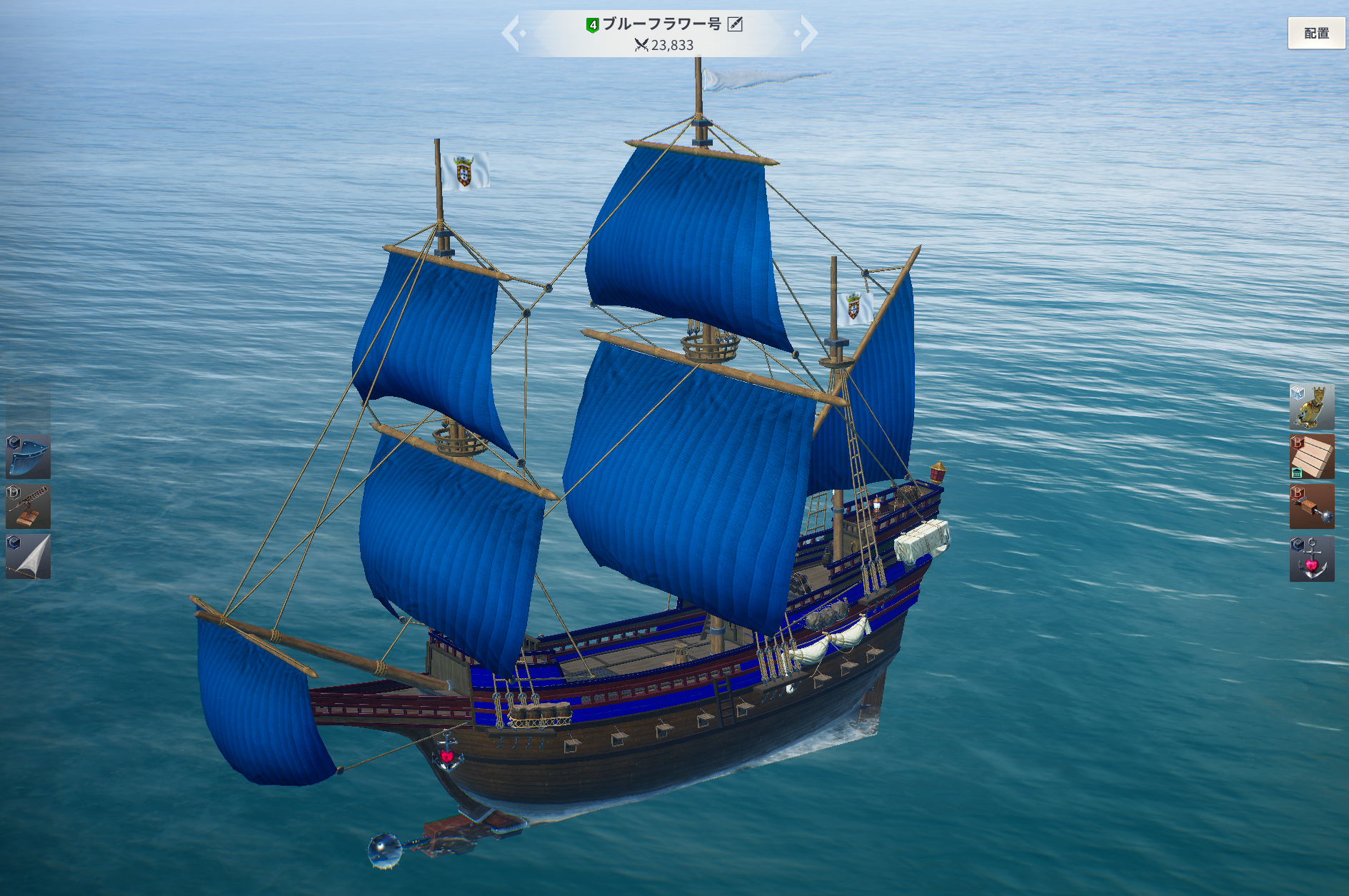Viewport: 1349px width, 896px height.
Task: Select the B-grade wooden planks slot
Action: coord(1312,456)
